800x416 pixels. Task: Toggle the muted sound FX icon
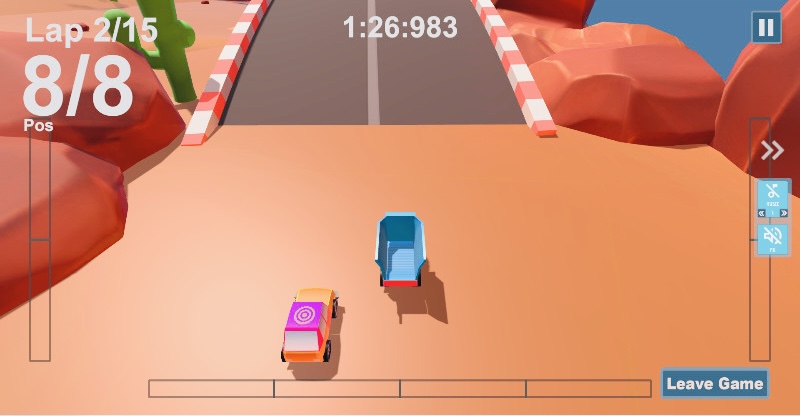tap(772, 239)
